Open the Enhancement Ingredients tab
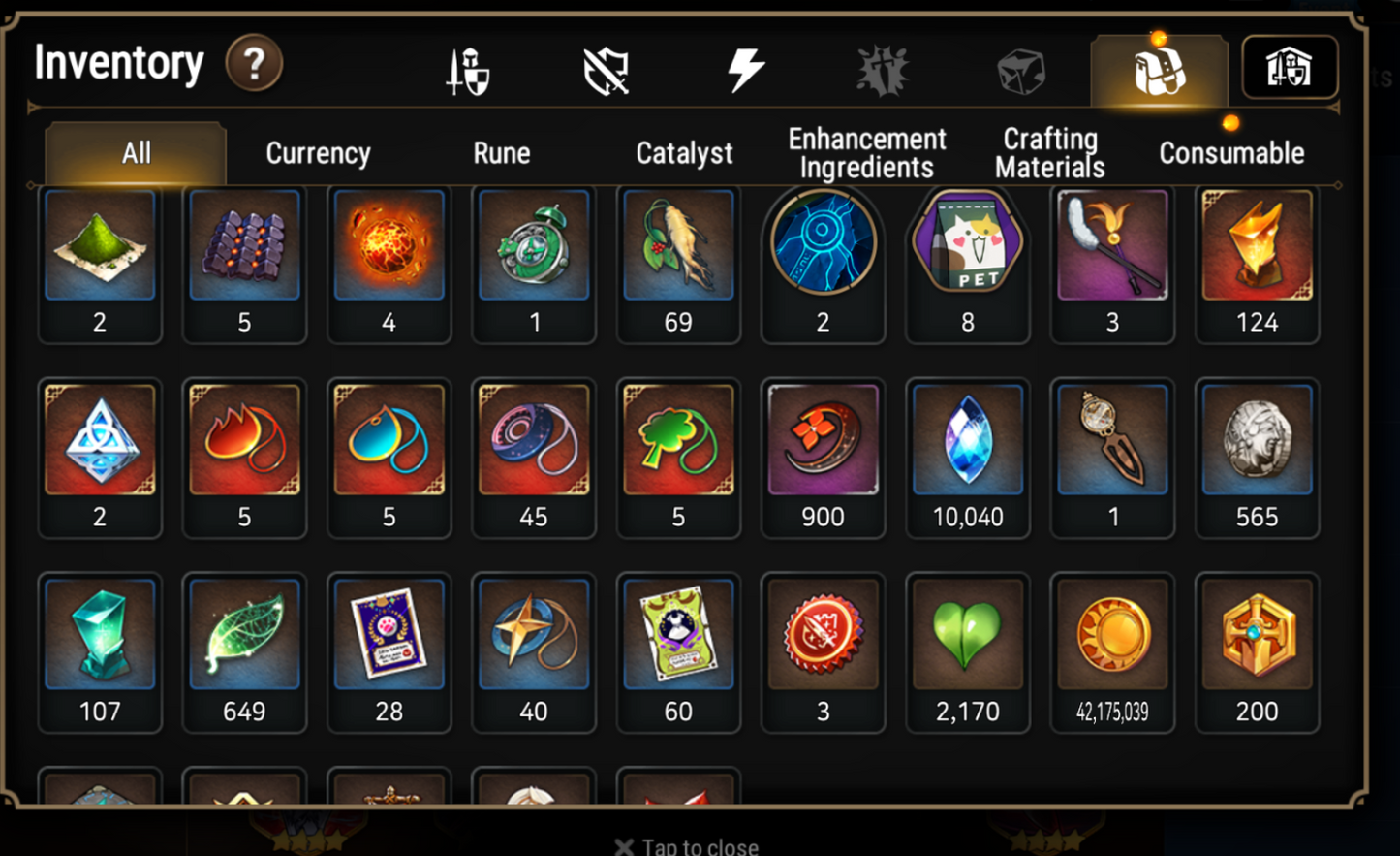The image size is (1400, 856). point(866,153)
